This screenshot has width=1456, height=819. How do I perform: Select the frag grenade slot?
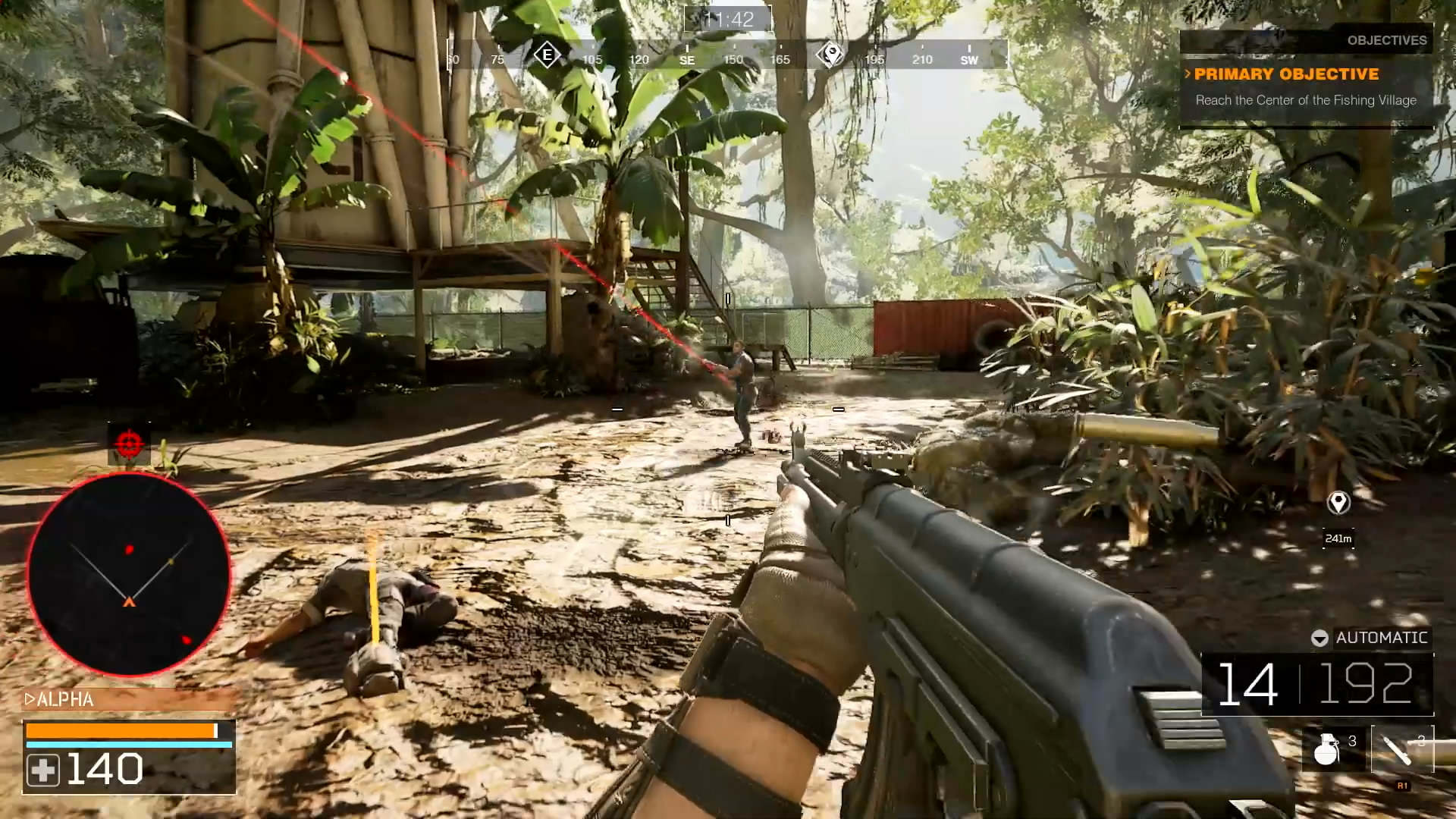1329,748
